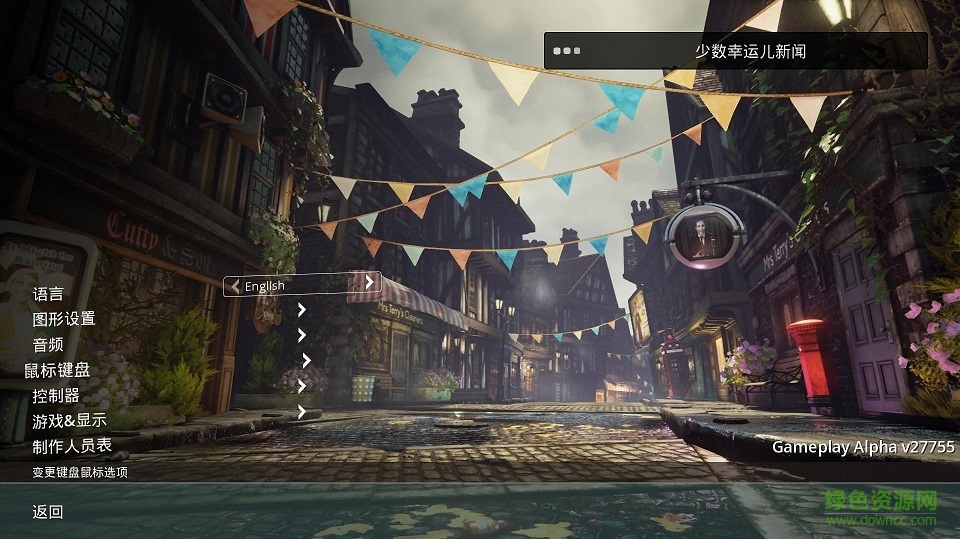Choose the 鼠标键盘 mouse and keyboard entry
Viewport: 960px width, 539px height.
pos(57,371)
